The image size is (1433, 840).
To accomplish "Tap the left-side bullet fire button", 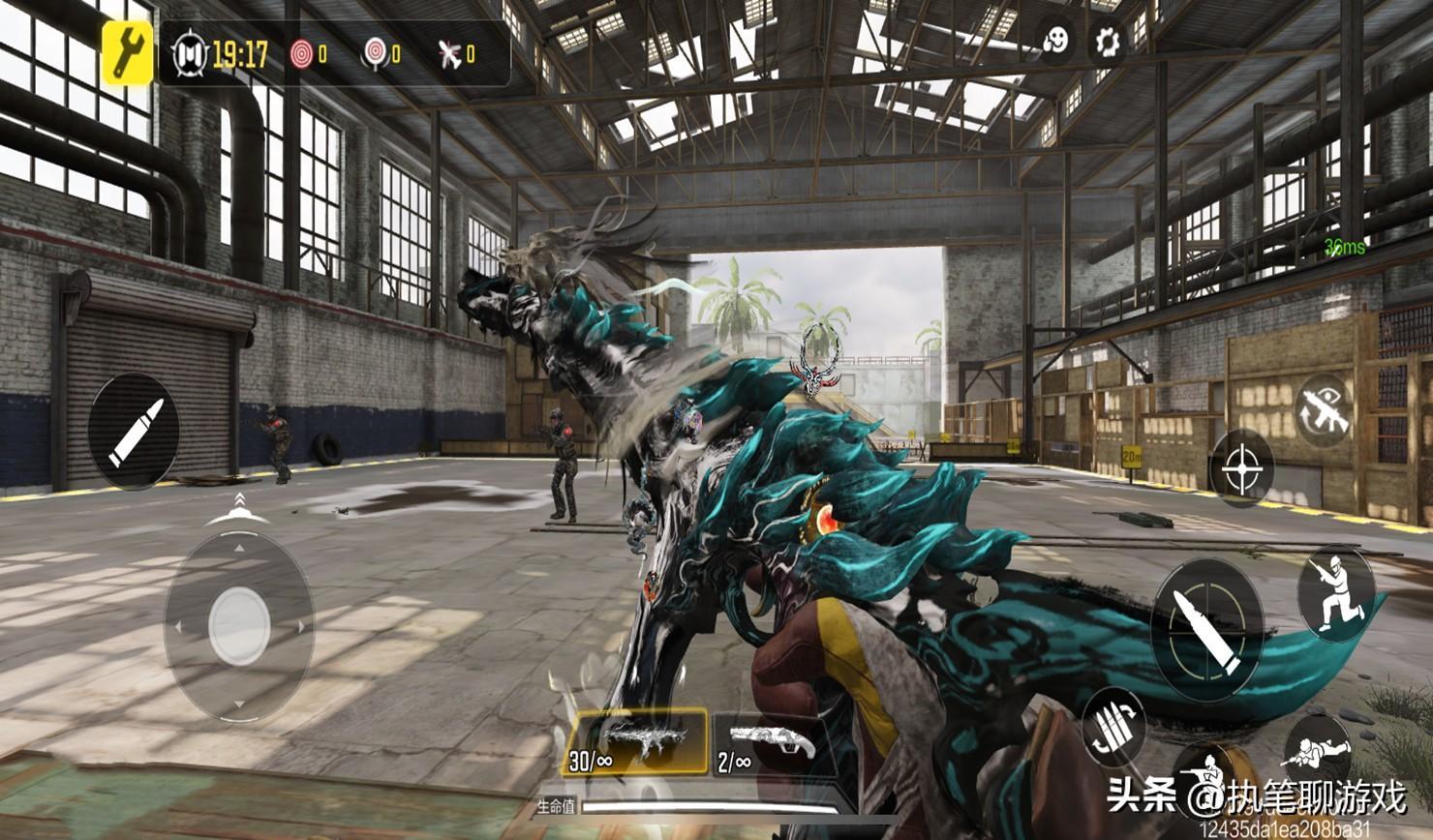I will 134,431.
